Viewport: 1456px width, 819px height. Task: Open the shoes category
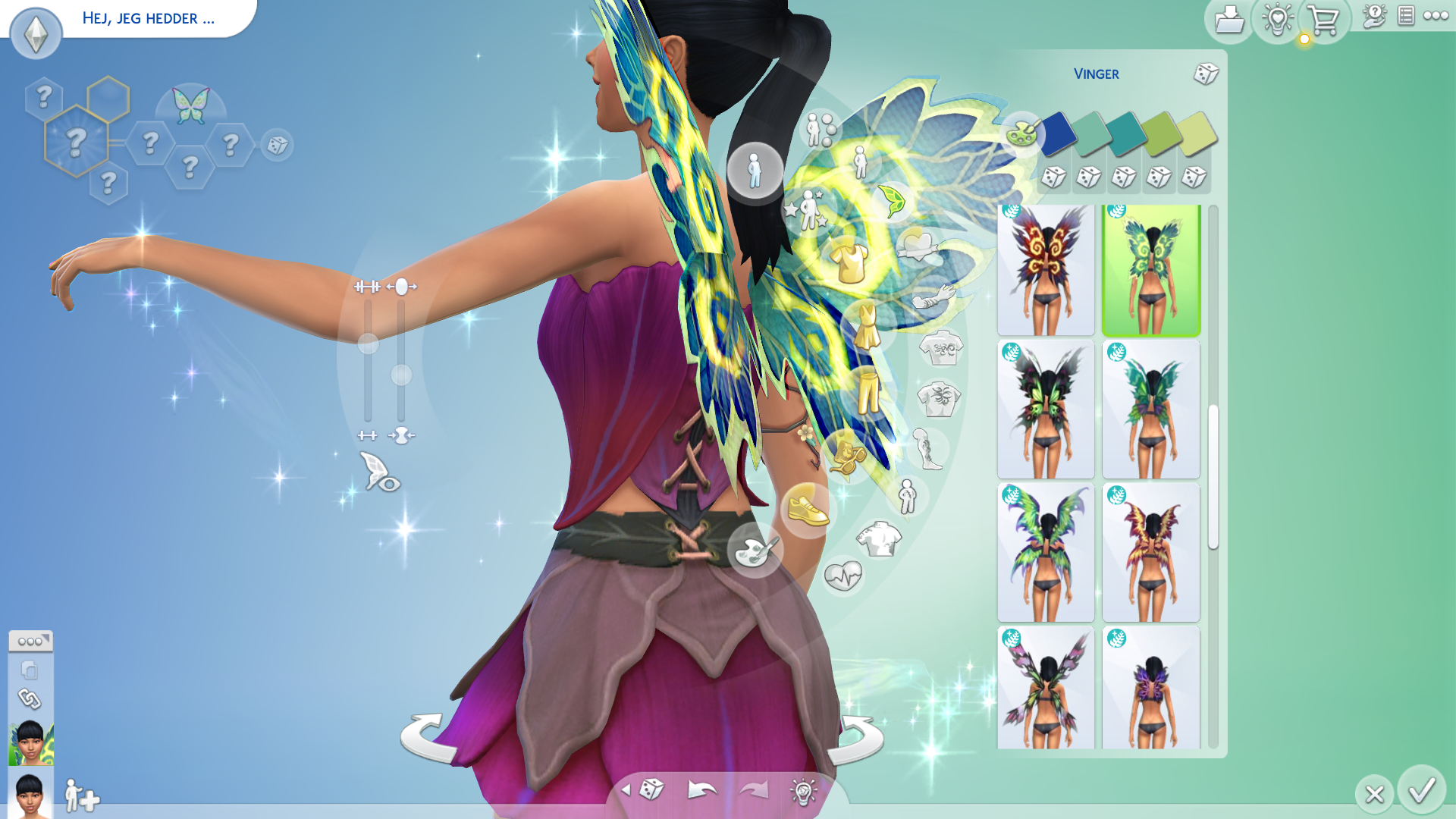coord(807,509)
